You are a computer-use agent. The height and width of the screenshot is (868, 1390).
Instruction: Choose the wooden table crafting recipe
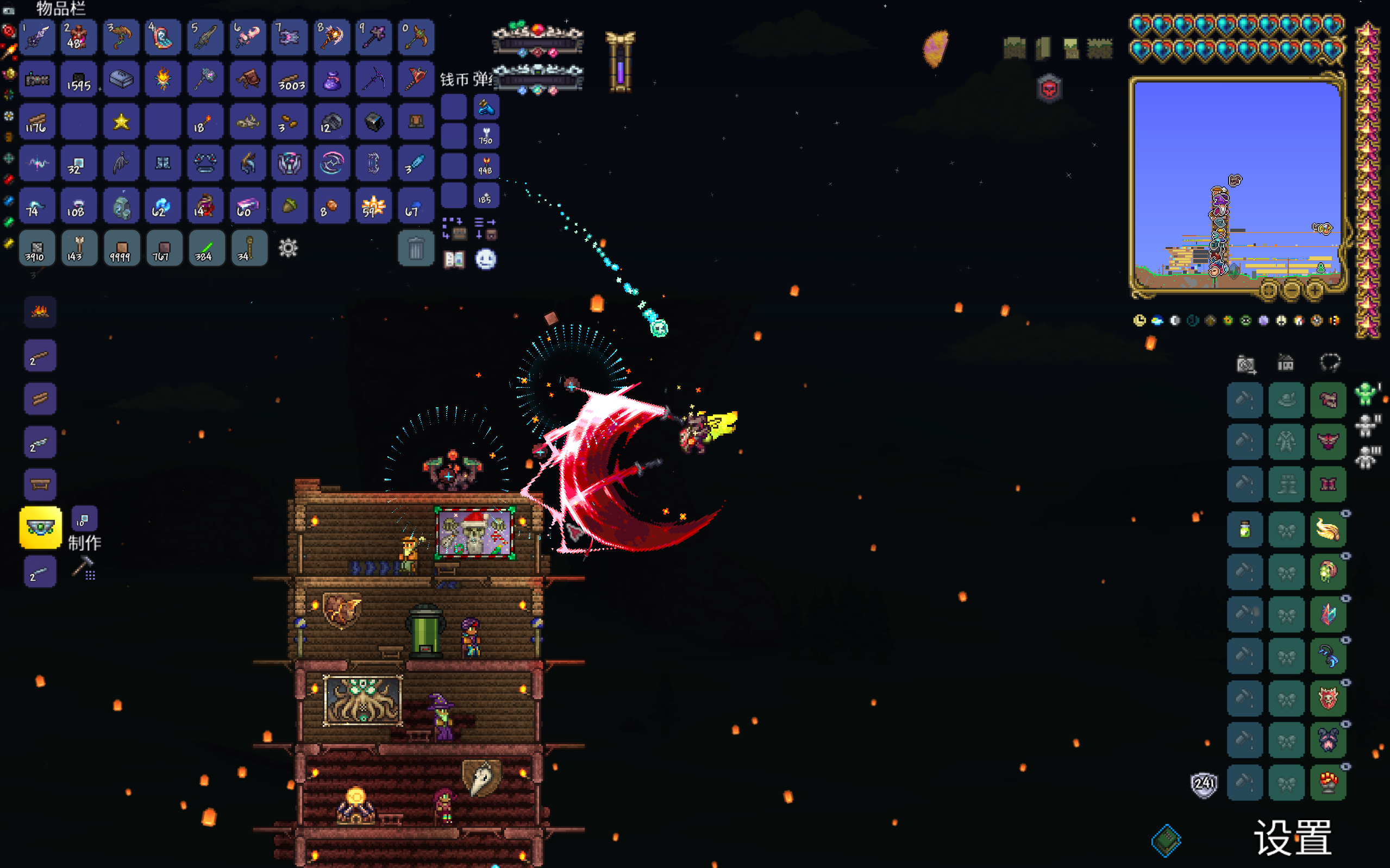(x=40, y=485)
